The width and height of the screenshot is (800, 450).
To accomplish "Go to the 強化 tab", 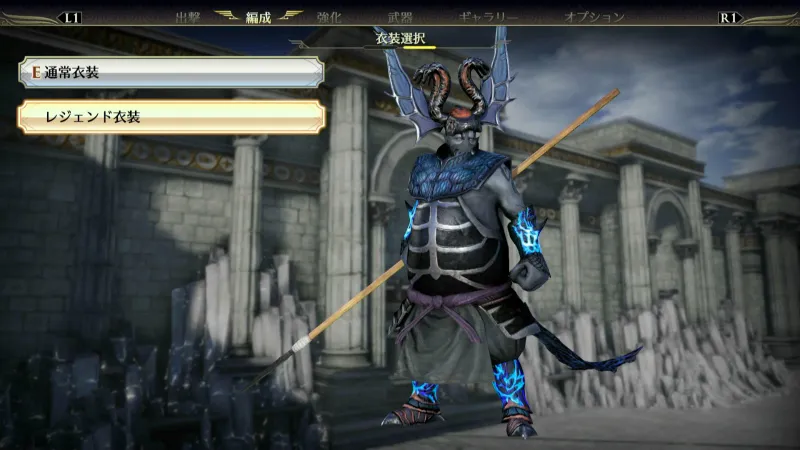I will [329, 17].
